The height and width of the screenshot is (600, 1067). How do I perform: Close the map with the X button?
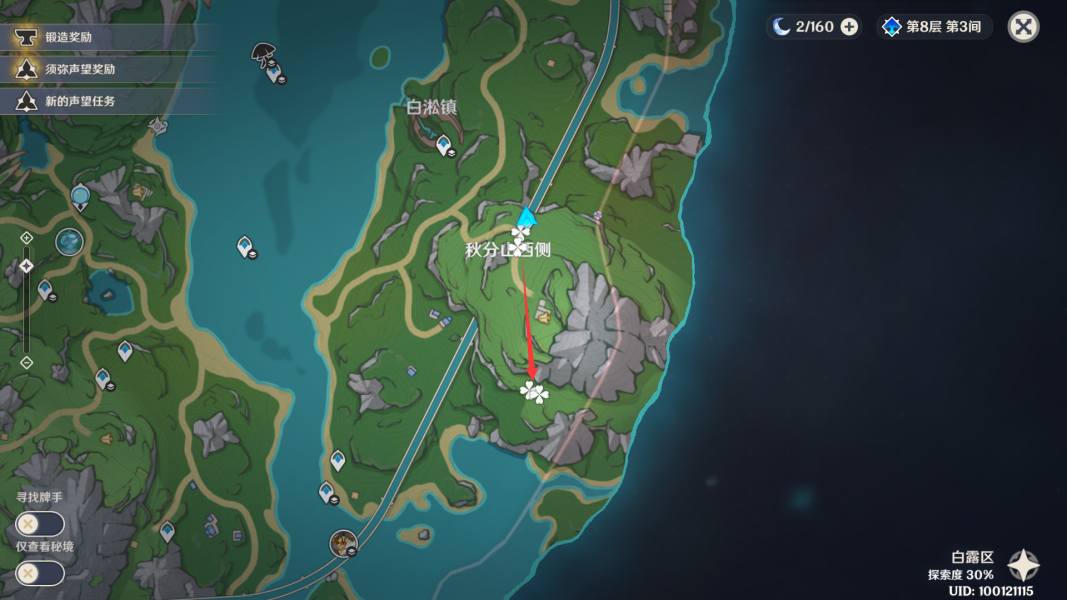click(1023, 27)
